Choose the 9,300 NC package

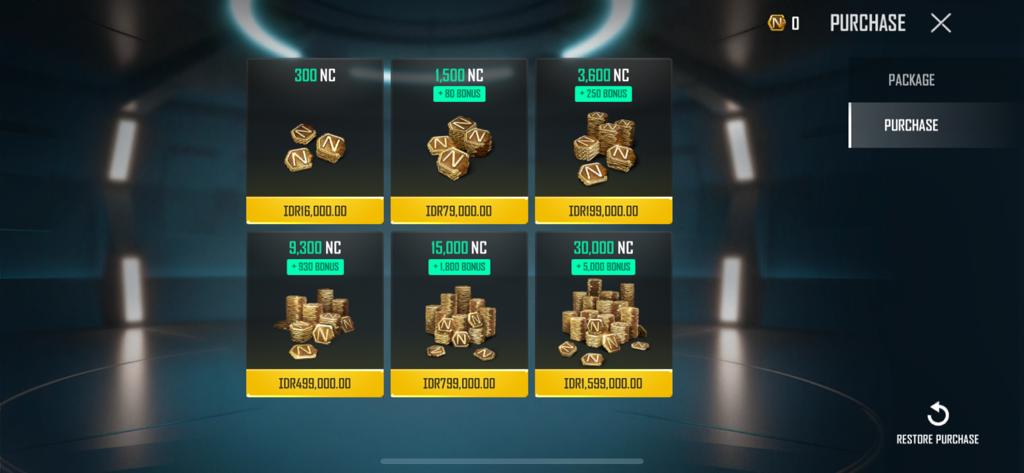click(315, 383)
